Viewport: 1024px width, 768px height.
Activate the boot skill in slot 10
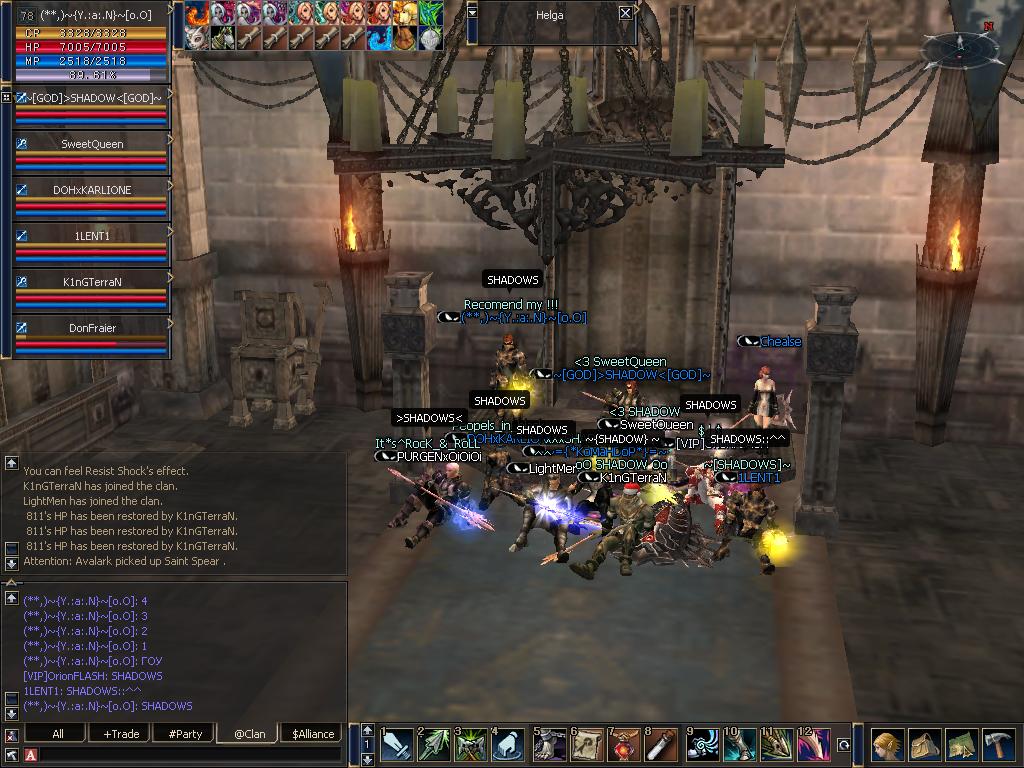738,745
